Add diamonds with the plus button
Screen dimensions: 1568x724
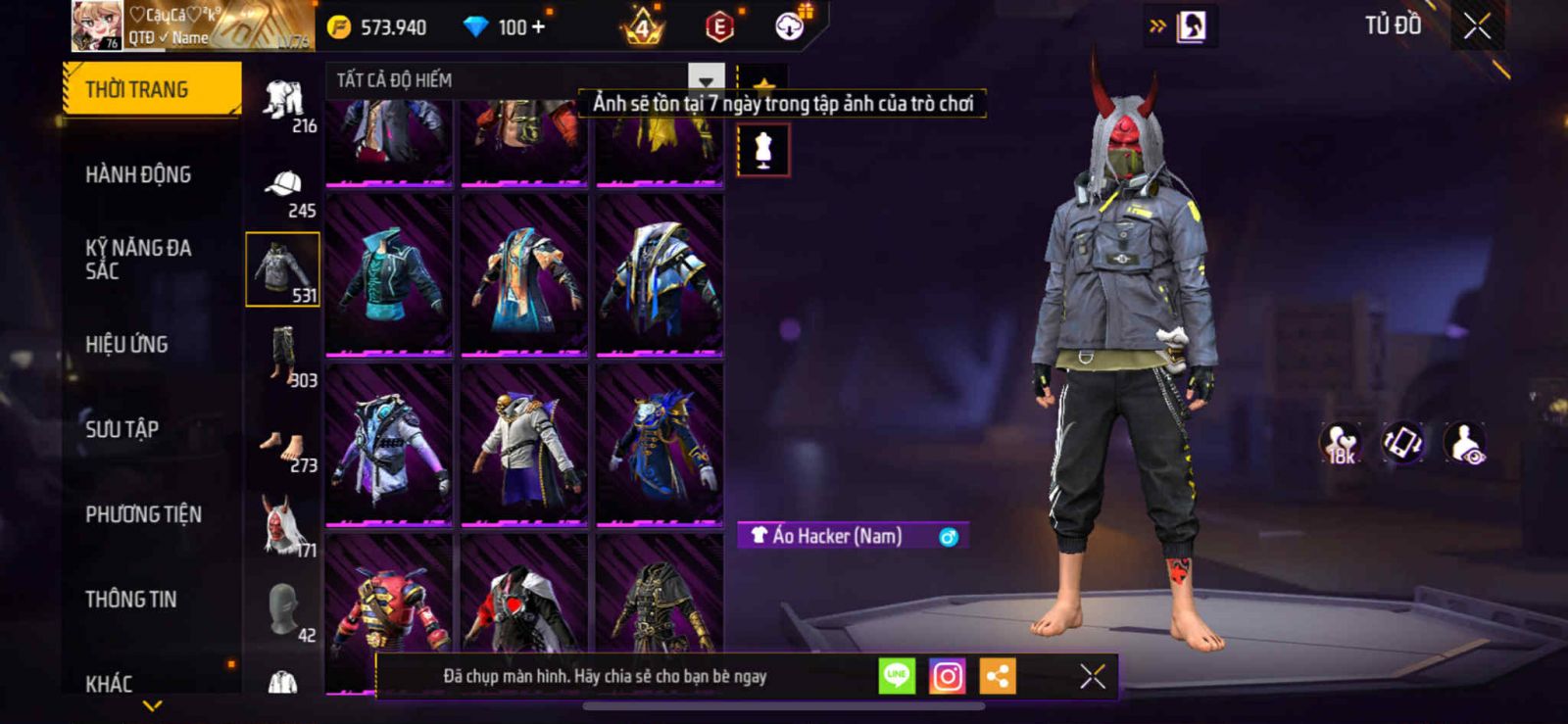[537, 26]
